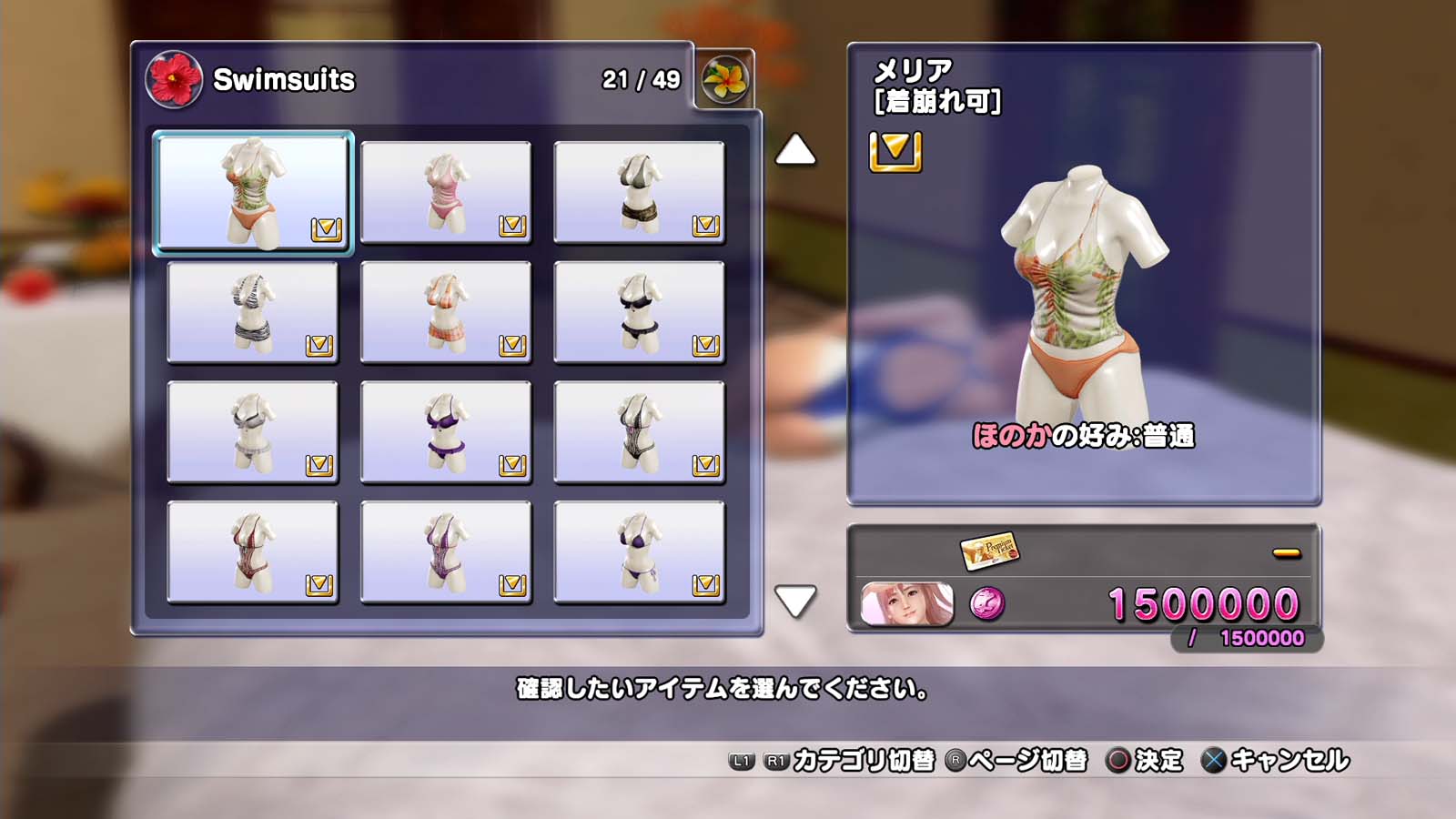The image size is (1456, 819).
Task: Pick the red patterned monokini
Action: coord(253,552)
